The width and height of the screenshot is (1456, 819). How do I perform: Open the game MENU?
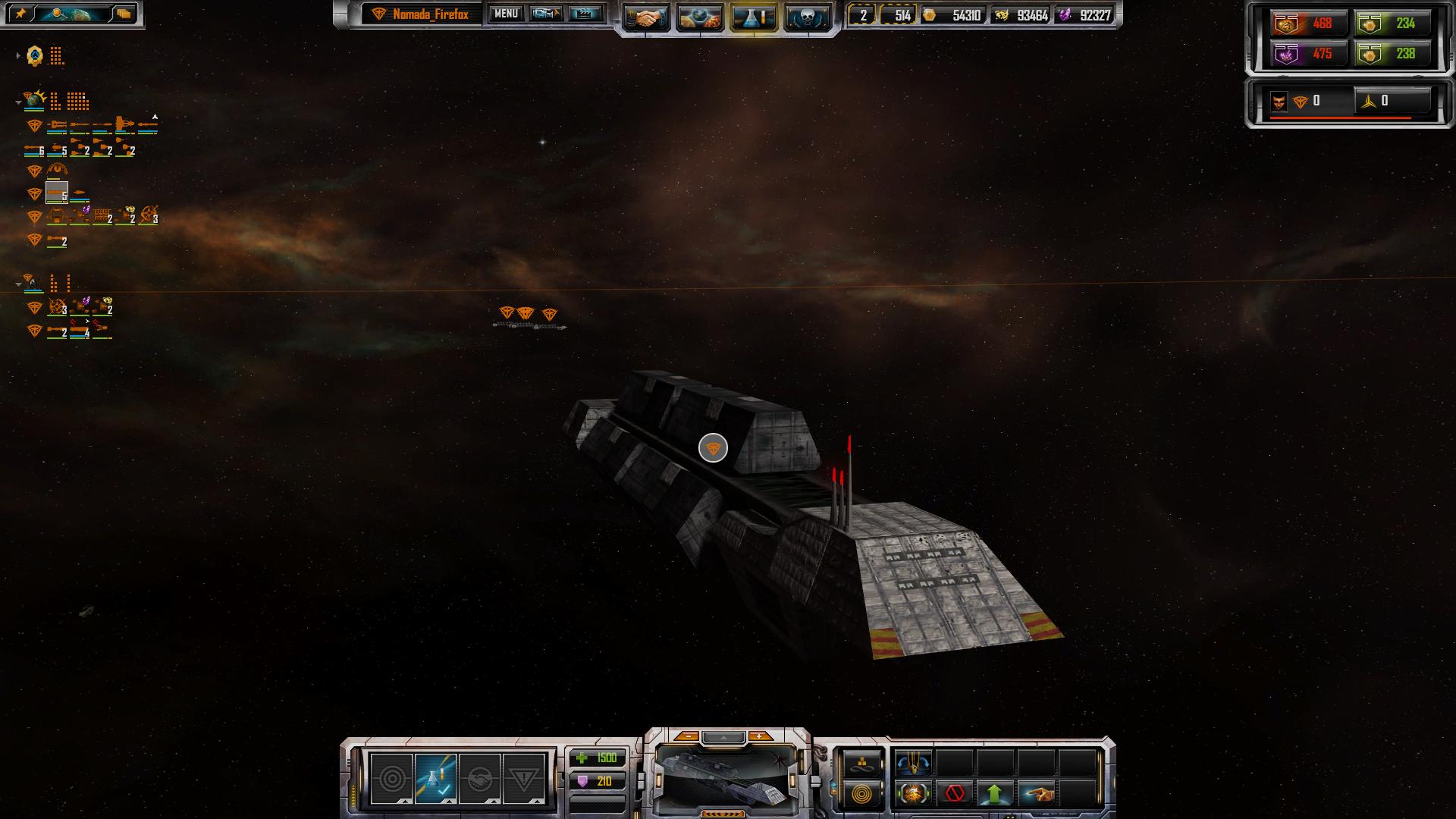[x=505, y=14]
